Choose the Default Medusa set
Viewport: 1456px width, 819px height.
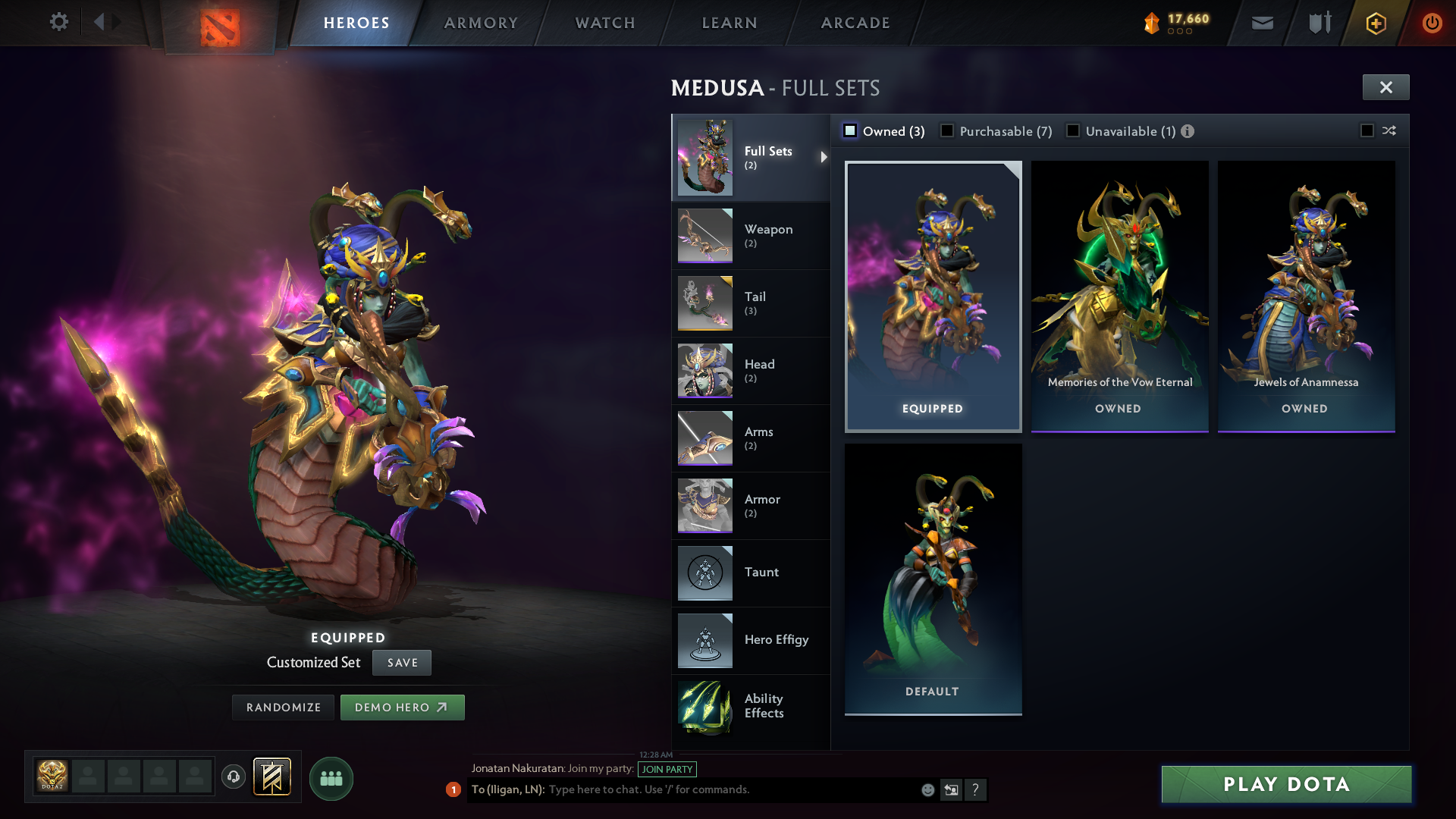933,578
